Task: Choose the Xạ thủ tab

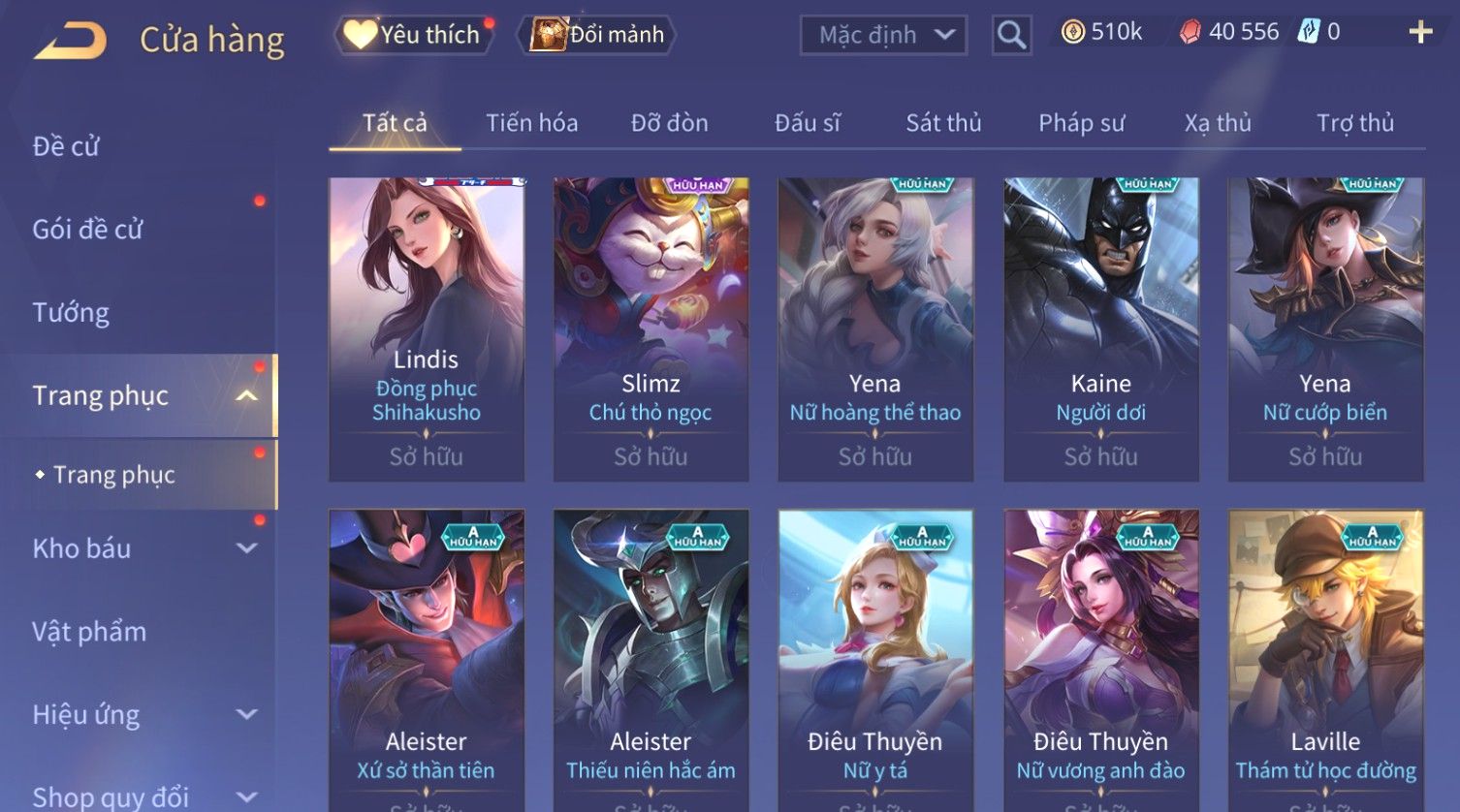Action: coord(1218,123)
